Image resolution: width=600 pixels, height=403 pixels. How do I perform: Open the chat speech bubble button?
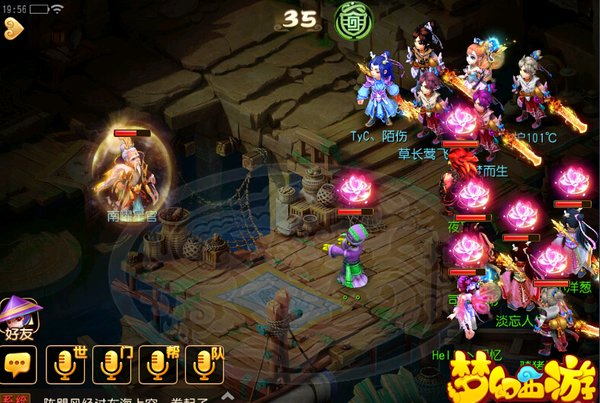(x=20, y=364)
